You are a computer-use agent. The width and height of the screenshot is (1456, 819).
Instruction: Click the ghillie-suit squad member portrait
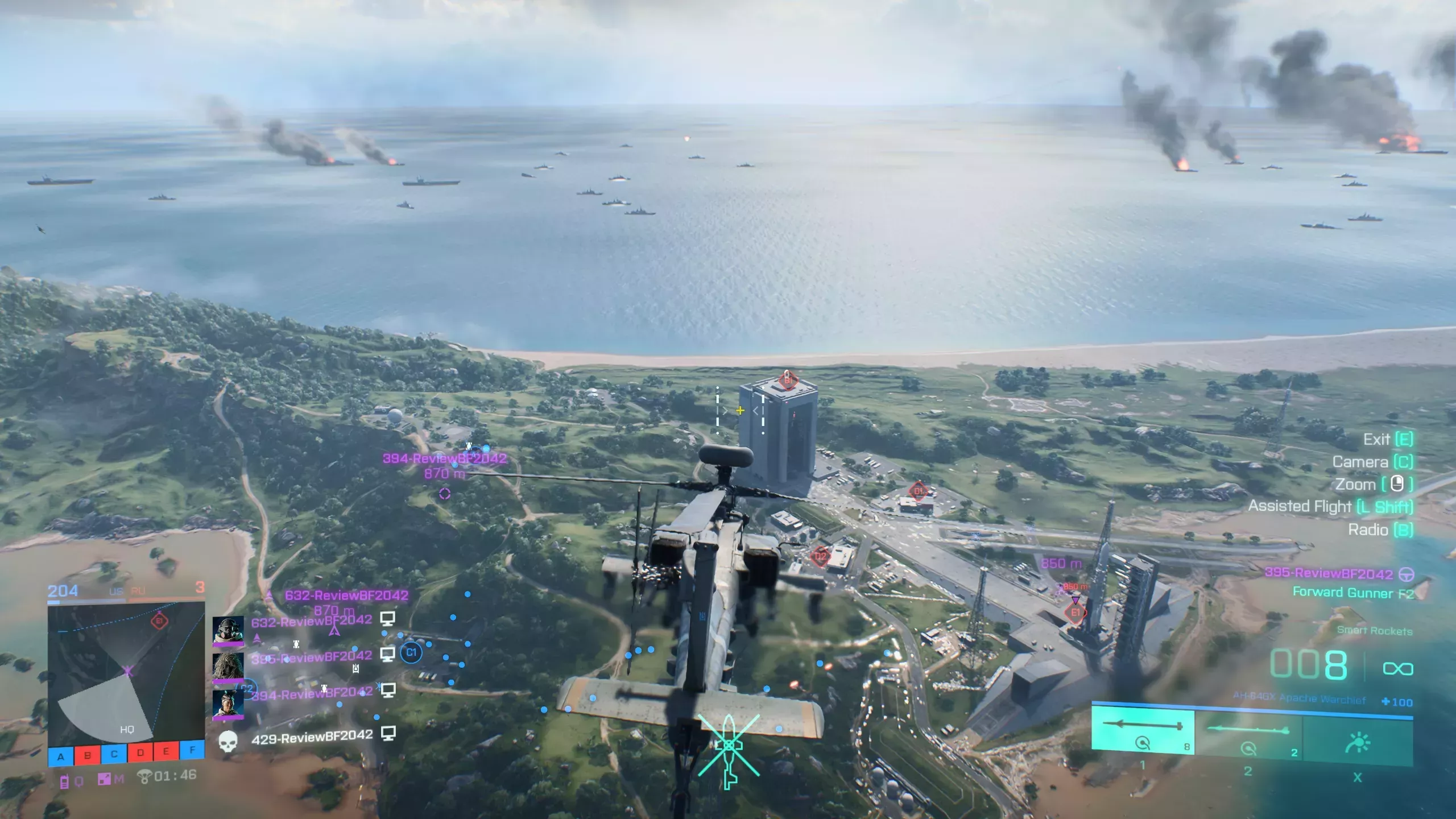pyautogui.click(x=228, y=667)
